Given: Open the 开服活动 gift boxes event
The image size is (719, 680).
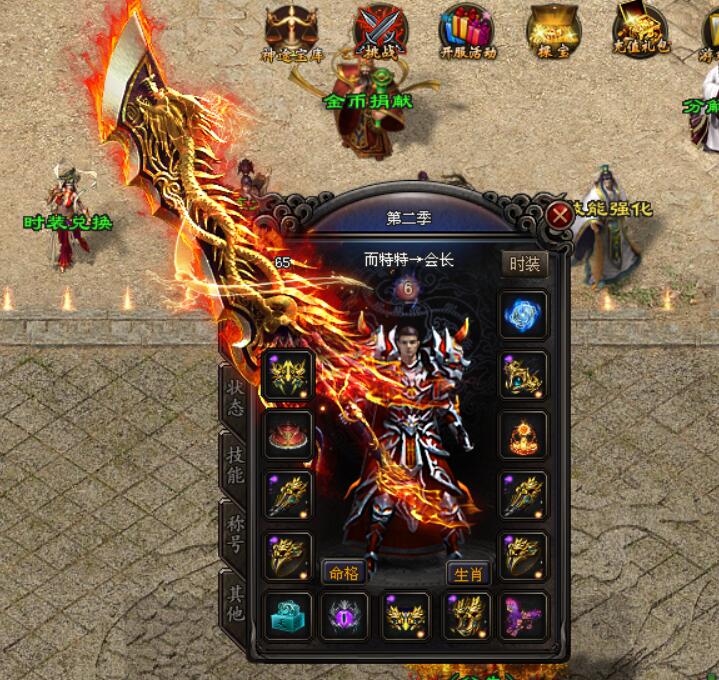Looking at the screenshot, I should [466, 30].
